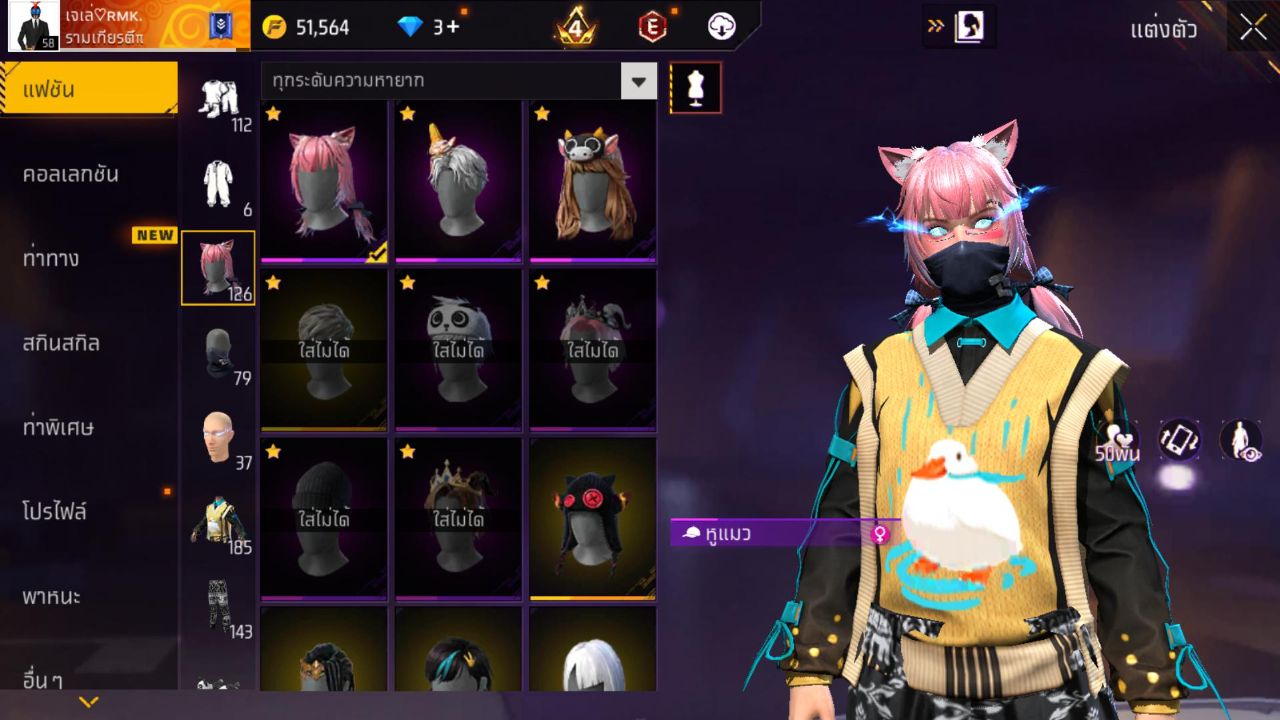This screenshot has width=1280, height=720.
Task: Open the player profile avatar
Action: click(33, 26)
